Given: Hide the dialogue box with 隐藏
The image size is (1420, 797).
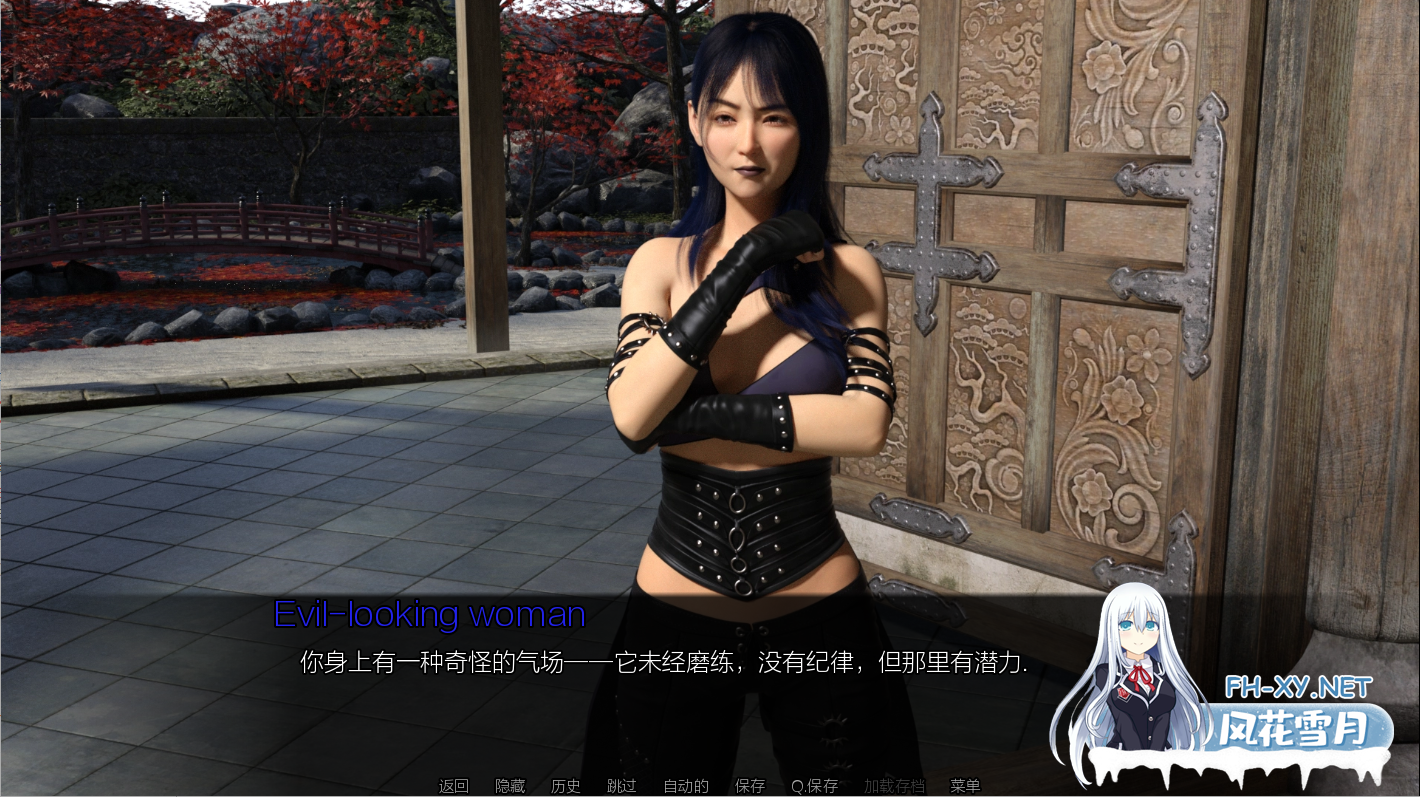Looking at the screenshot, I should point(510,786).
